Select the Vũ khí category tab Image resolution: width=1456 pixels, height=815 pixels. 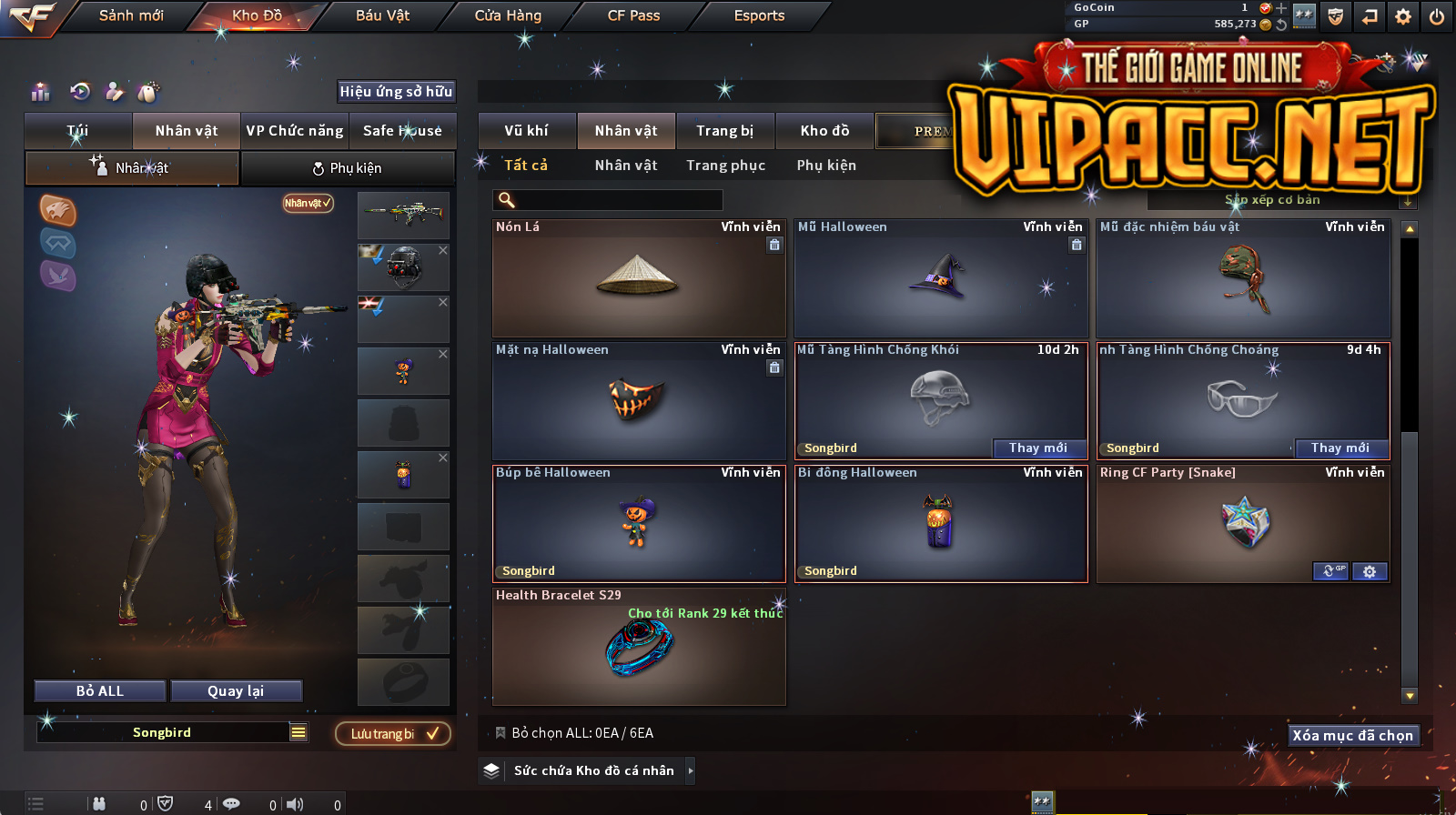coord(527,131)
